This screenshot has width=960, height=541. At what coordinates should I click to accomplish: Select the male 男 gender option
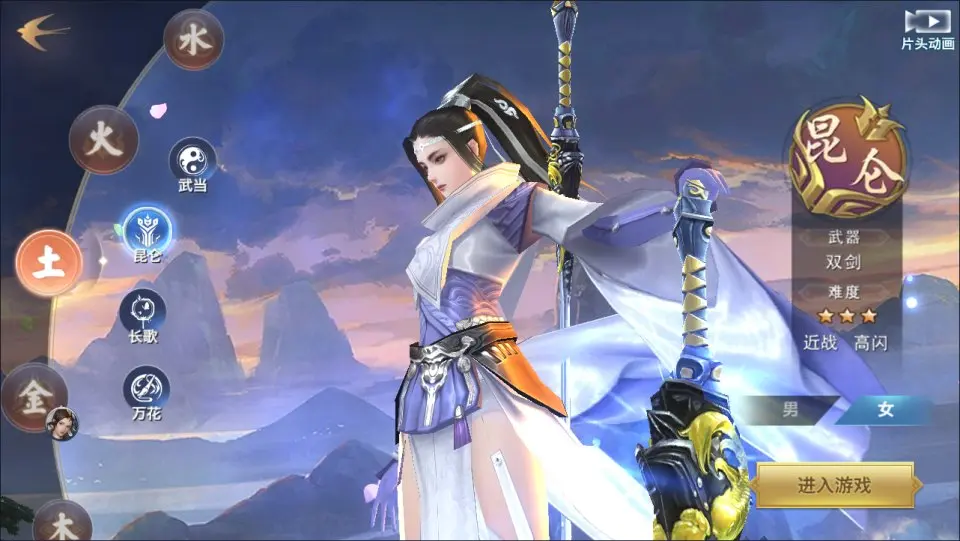tap(790, 409)
